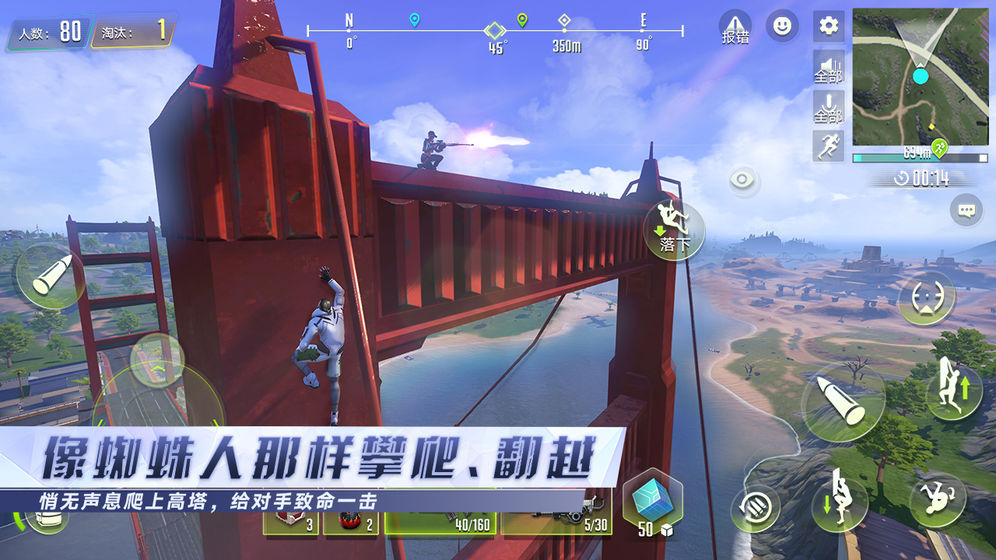Toggle the speaker voice channel button
Image resolution: width=996 pixels, height=560 pixels.
828,66
